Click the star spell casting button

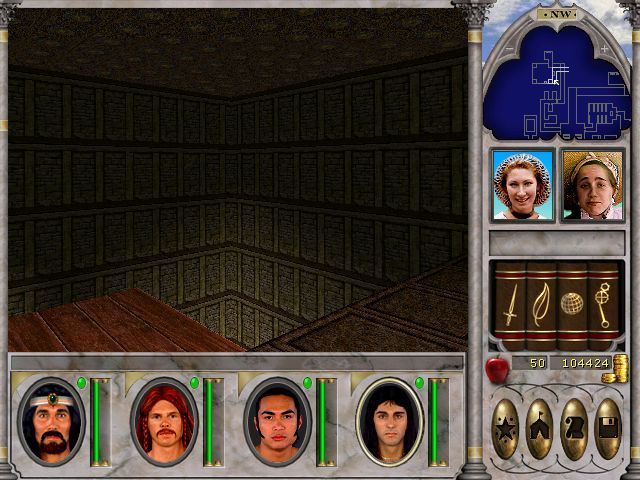pyautogui.click(x=507, y=428)
